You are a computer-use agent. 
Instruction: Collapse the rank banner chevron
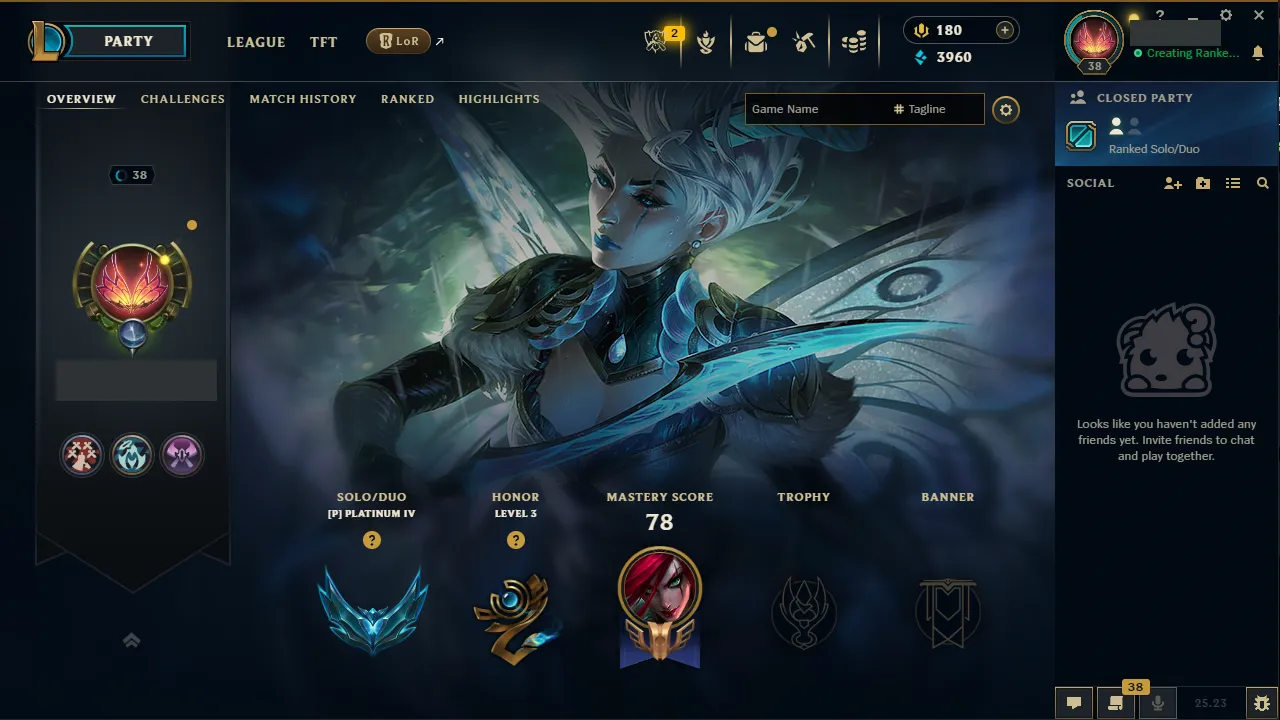[x=132, y=640]
